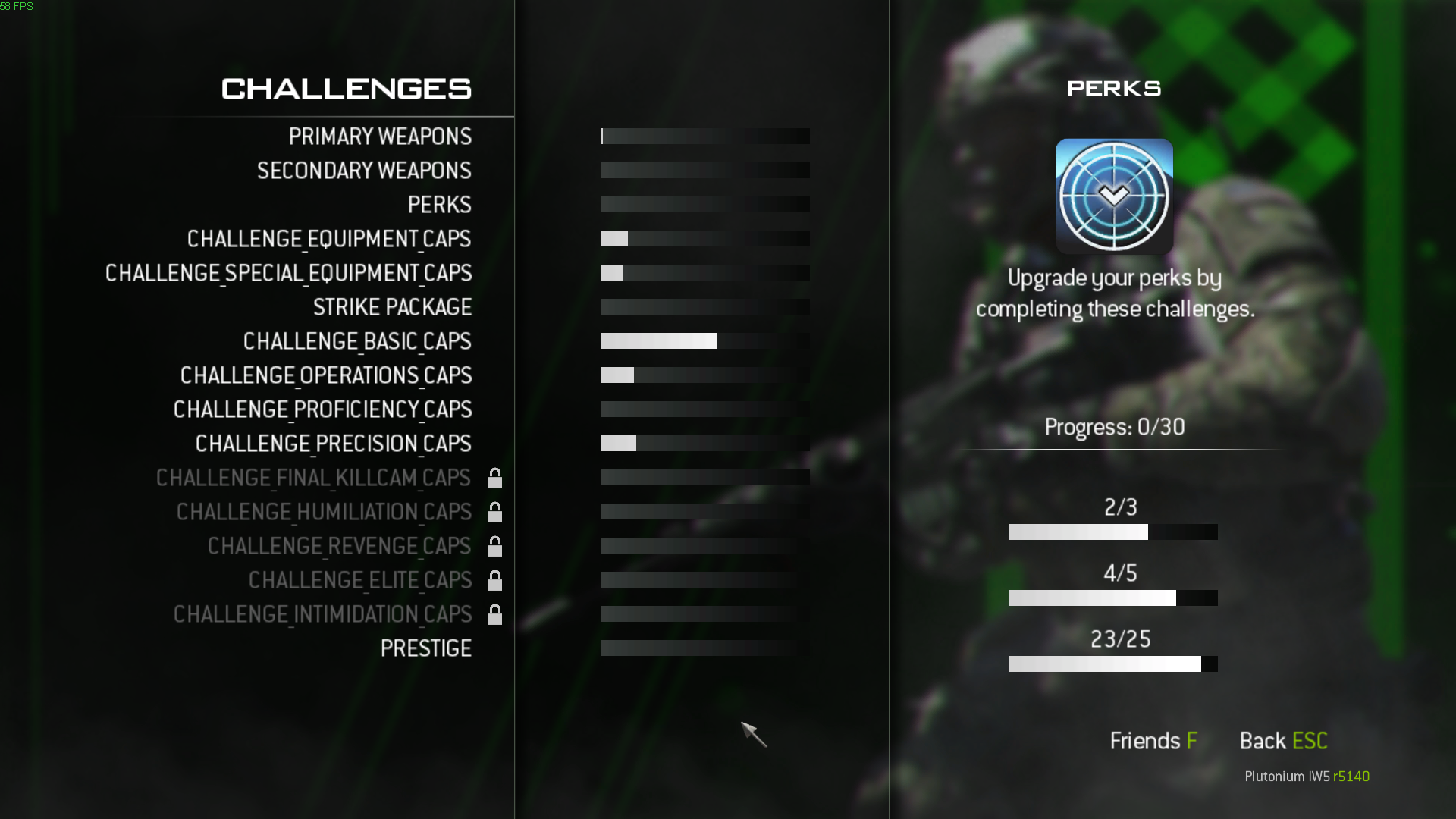This screenshot has width=1456, height=819.
Task: Click locked Challenge Elite Caps entry
Action: tap(360, 580)
